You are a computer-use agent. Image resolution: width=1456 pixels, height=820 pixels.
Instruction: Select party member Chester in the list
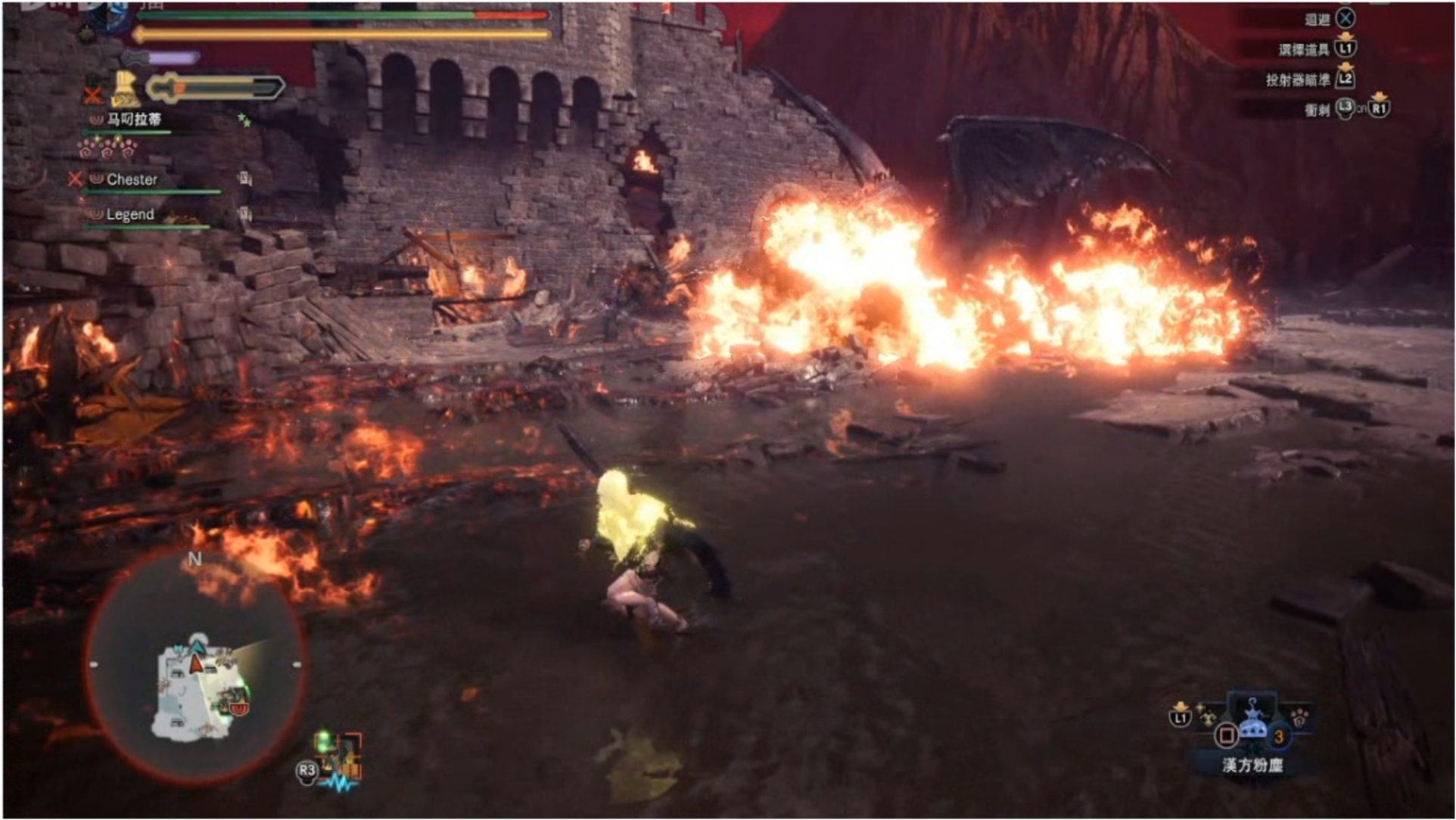coord(132,179)
